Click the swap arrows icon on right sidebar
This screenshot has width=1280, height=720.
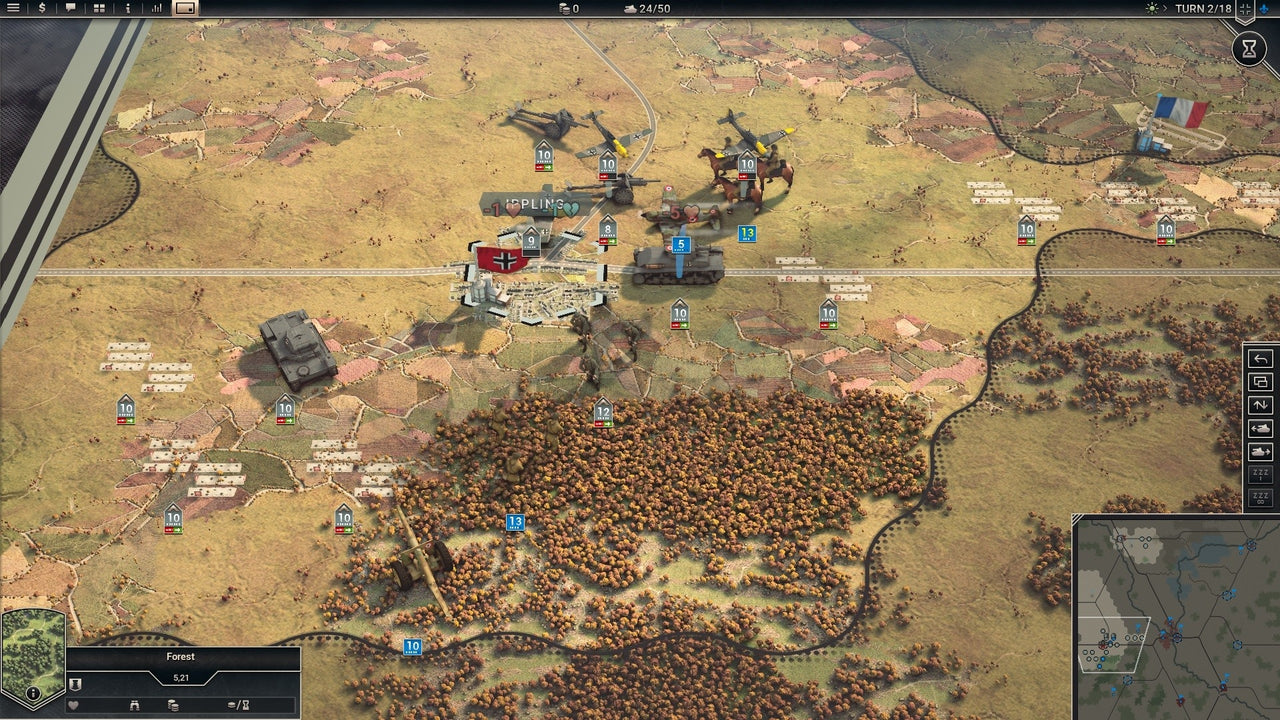tap(1259, 406)
